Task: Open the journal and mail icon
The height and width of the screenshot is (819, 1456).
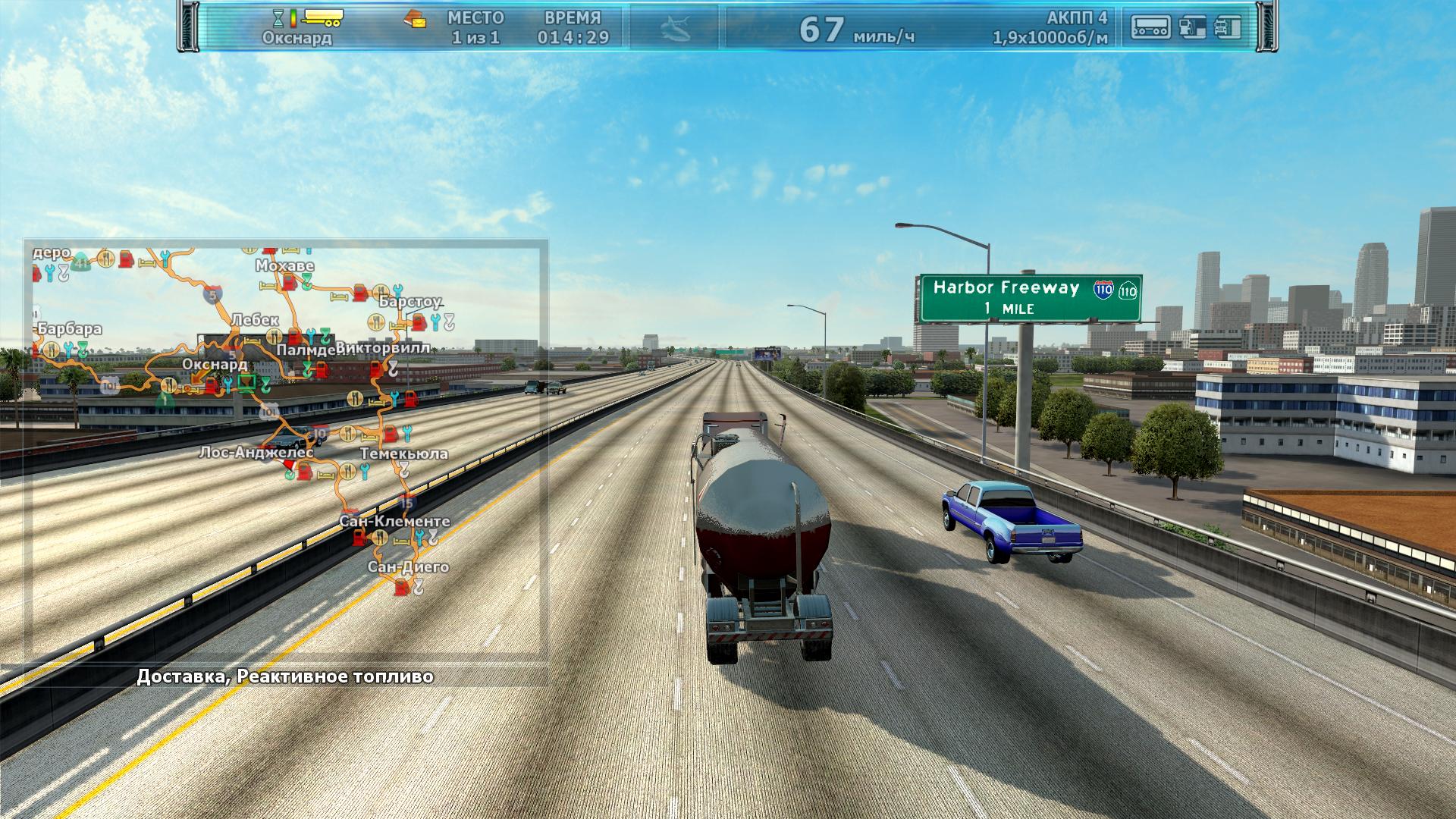Action: [x=413, y=18]
